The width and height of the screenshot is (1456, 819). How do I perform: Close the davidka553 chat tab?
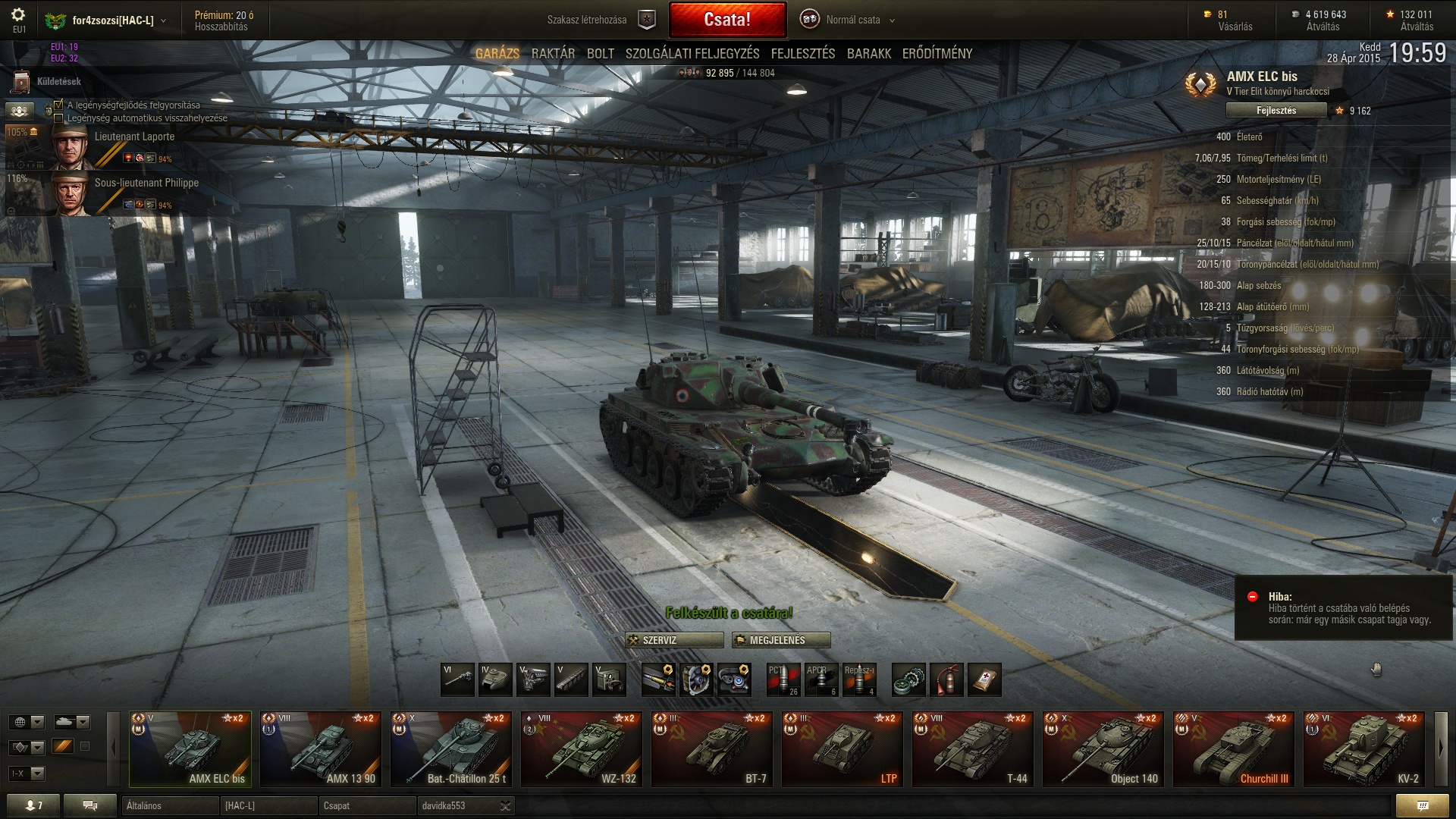[x=505, y=806]
